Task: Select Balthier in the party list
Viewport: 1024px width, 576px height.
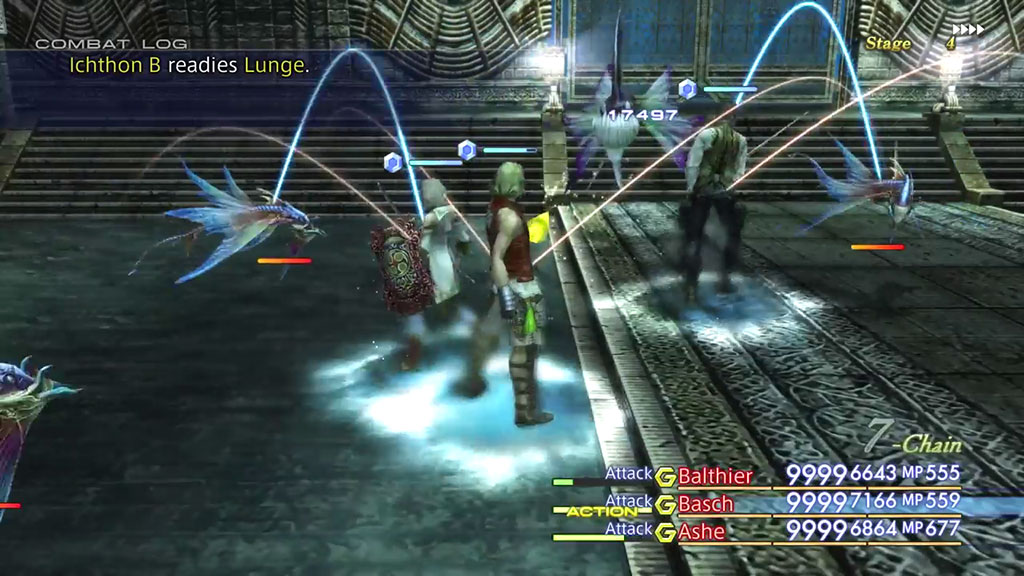Action: (715, 476)
